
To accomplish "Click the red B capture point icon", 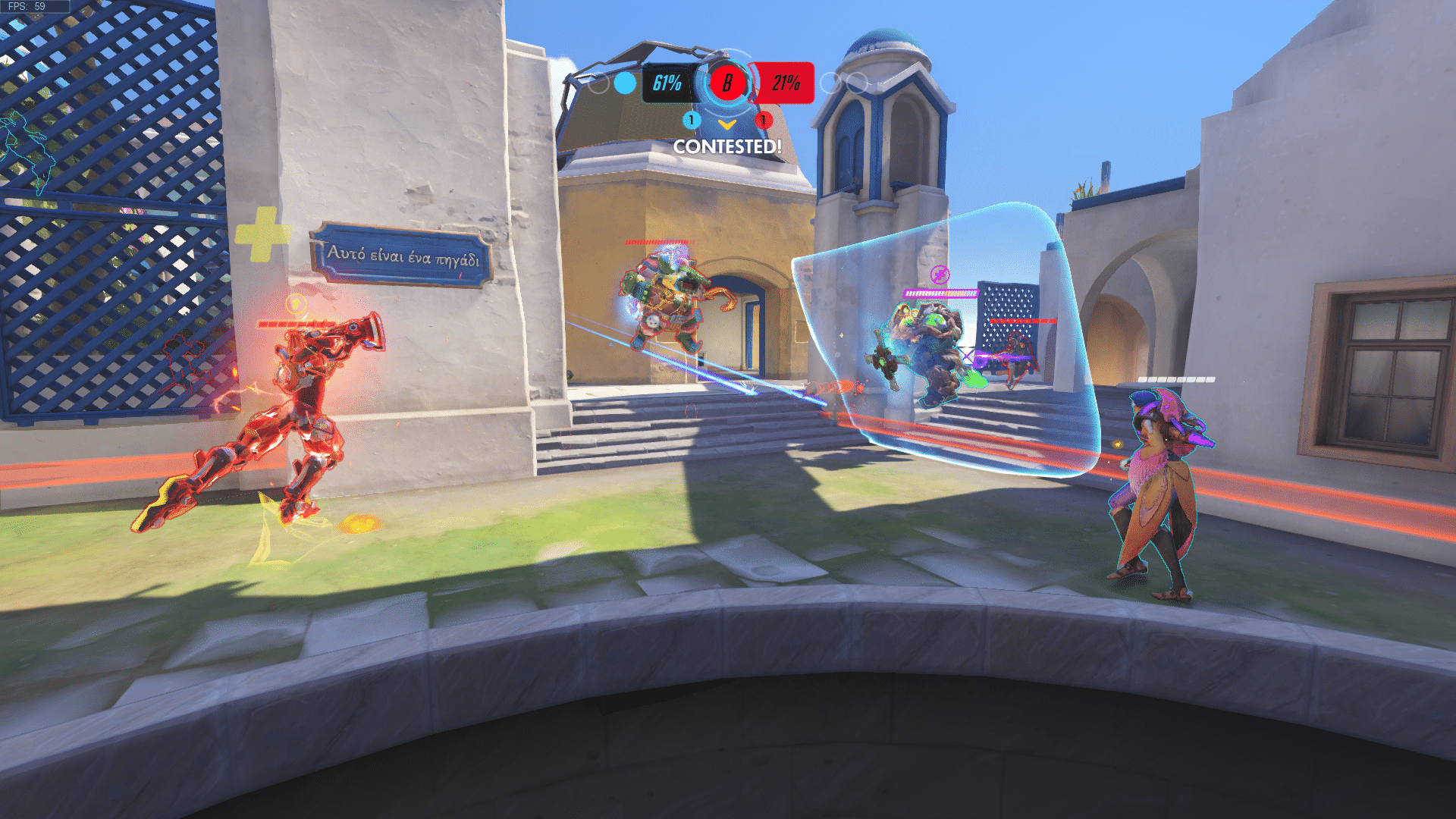I will tap(728, 83).
